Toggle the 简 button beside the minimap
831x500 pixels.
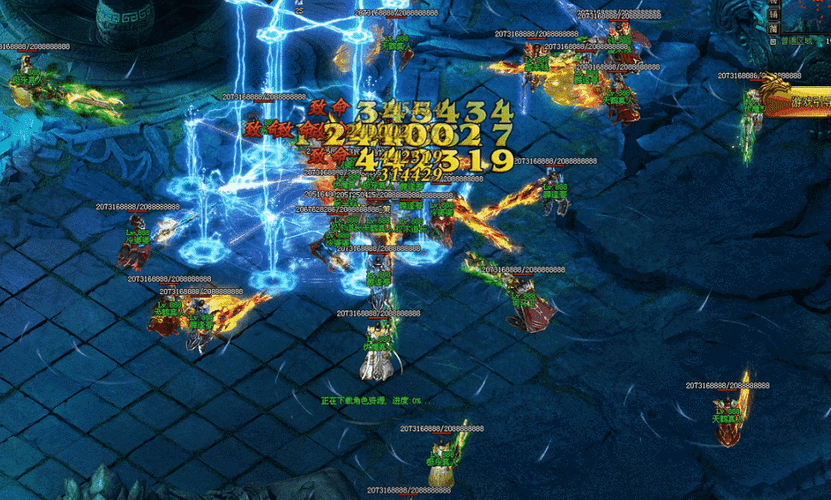[773, 31]
